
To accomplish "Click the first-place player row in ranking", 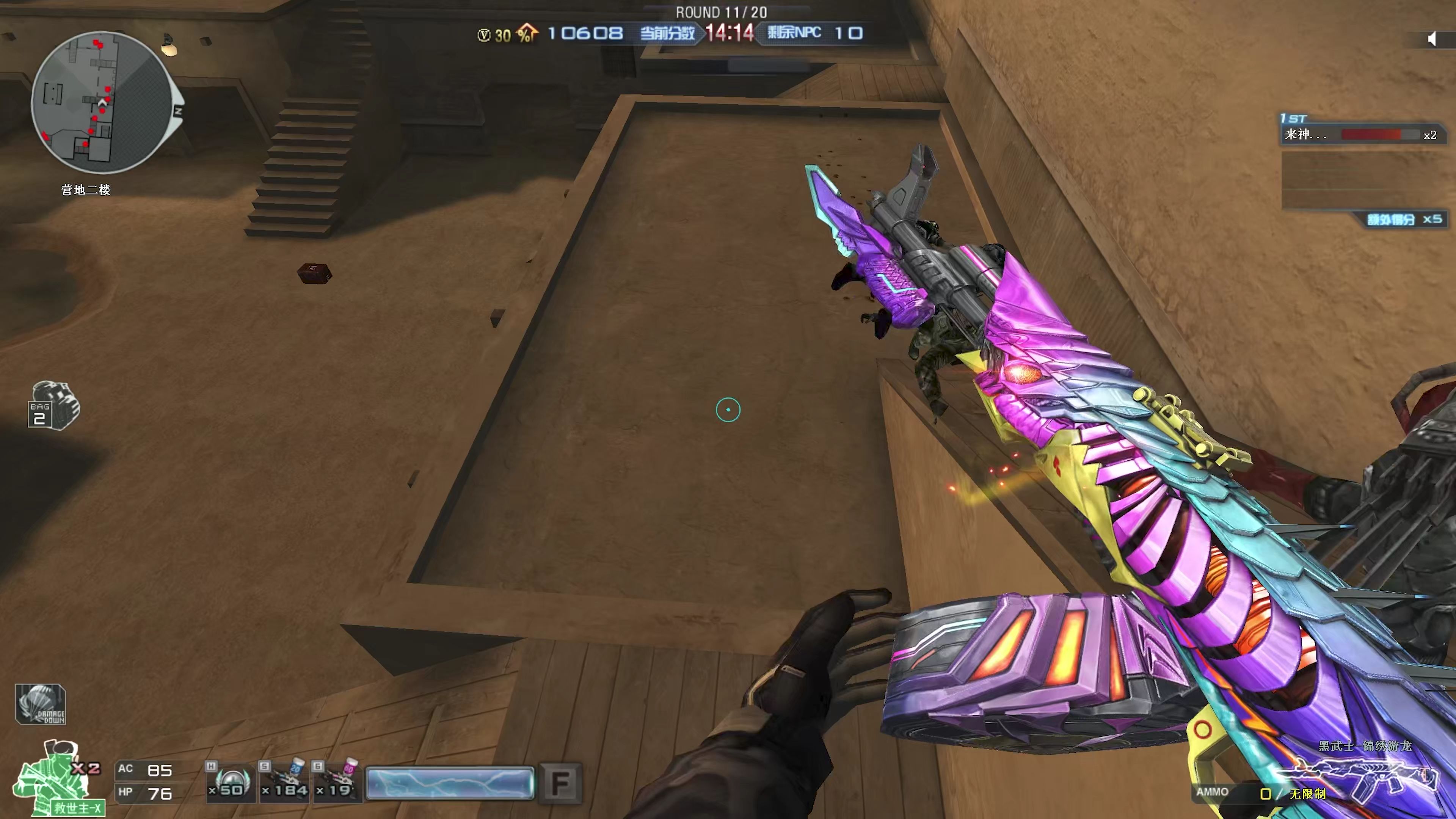I will pyautogui.click(x=1359, y=135).
